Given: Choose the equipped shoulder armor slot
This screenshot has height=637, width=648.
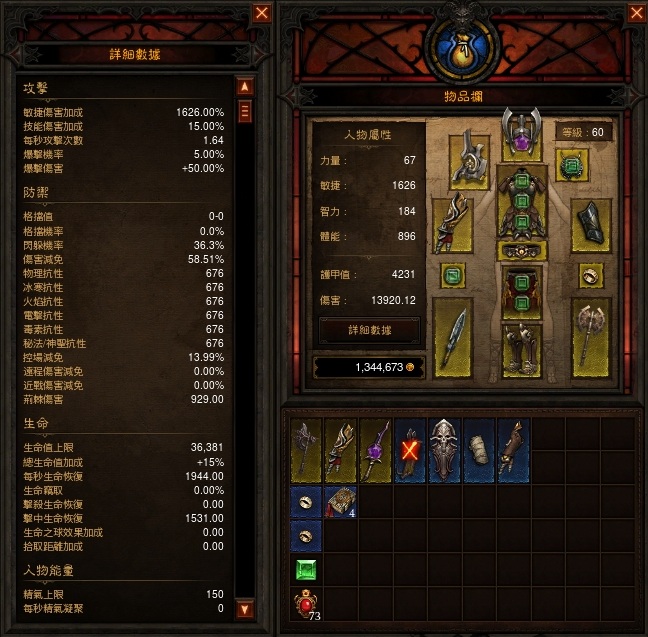Looking at the screenshot, I should (469, 159).
